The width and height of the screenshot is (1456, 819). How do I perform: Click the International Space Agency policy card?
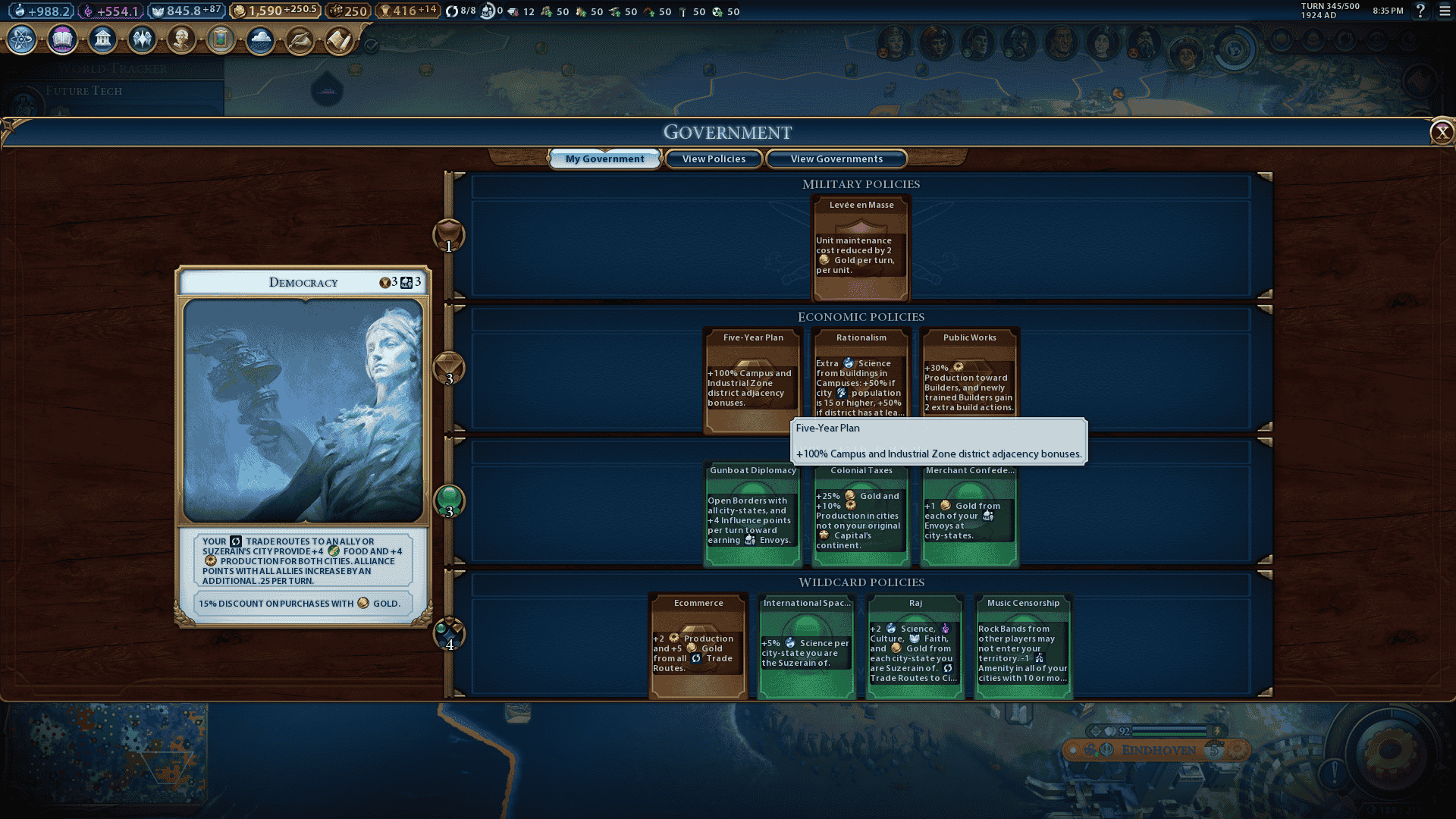[807, 646]
